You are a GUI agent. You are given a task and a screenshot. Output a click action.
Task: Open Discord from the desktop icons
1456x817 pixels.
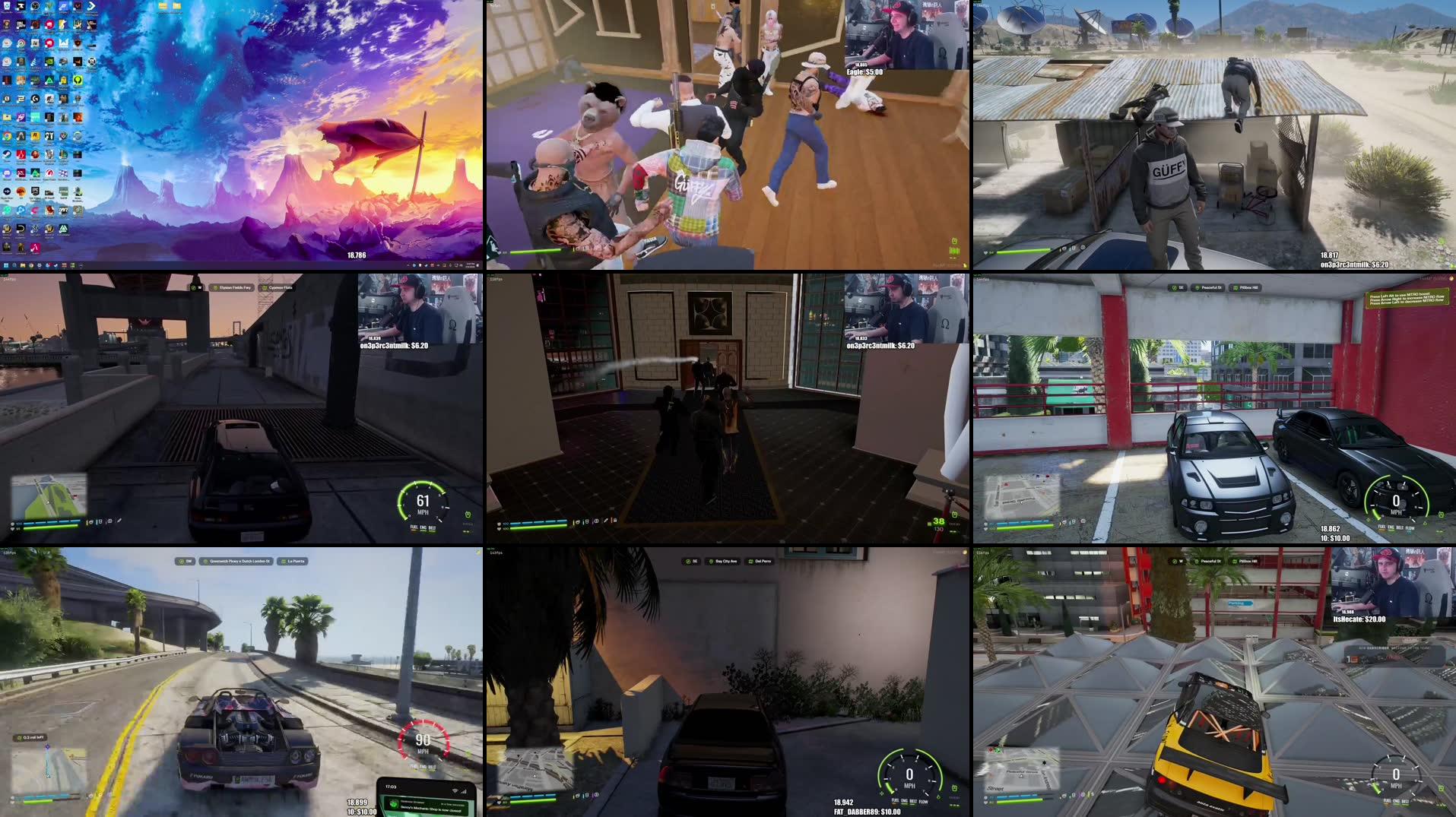(x=7, y=173)
